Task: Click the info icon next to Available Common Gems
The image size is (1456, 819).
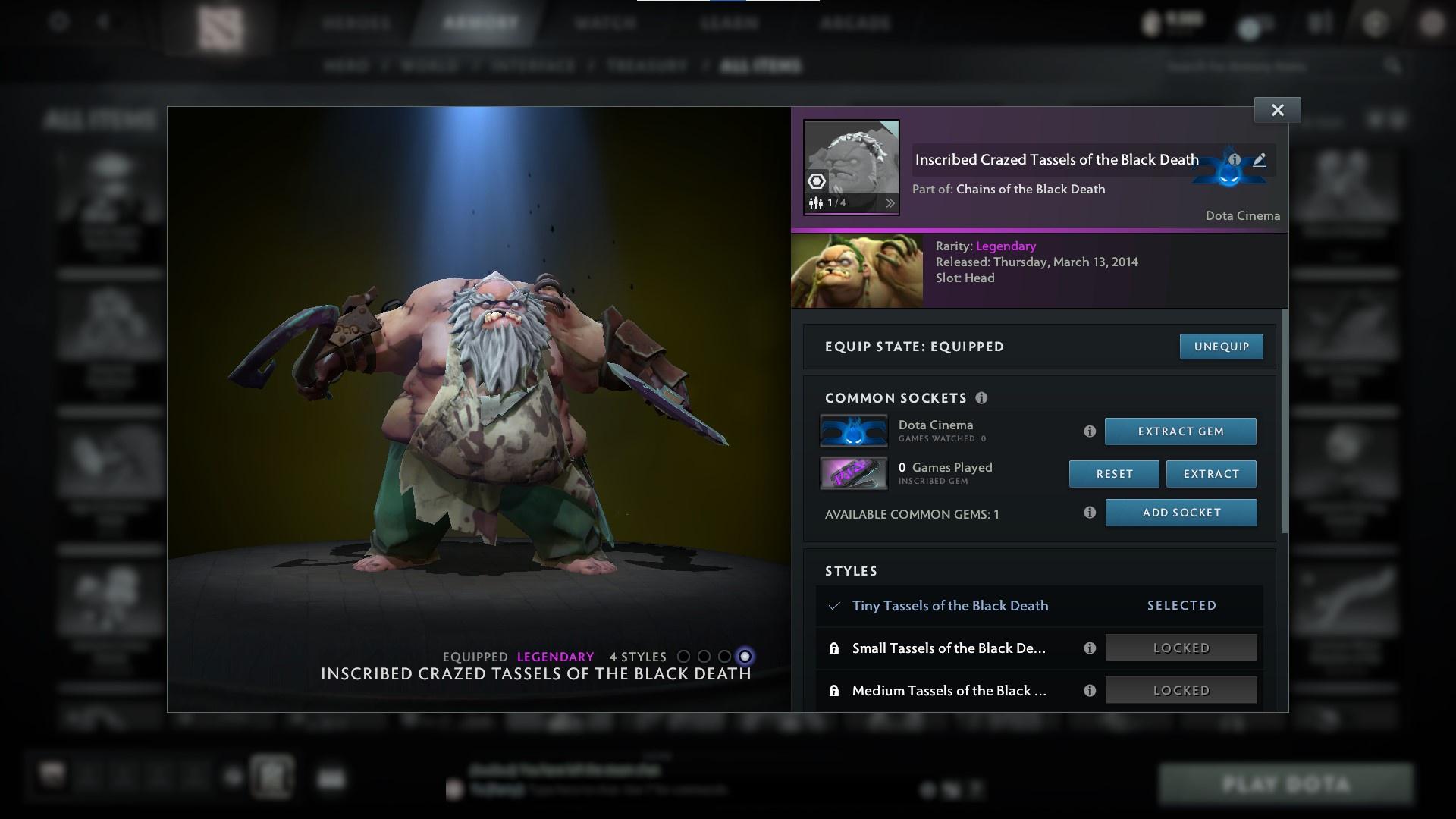Action: click(1090, 513)
